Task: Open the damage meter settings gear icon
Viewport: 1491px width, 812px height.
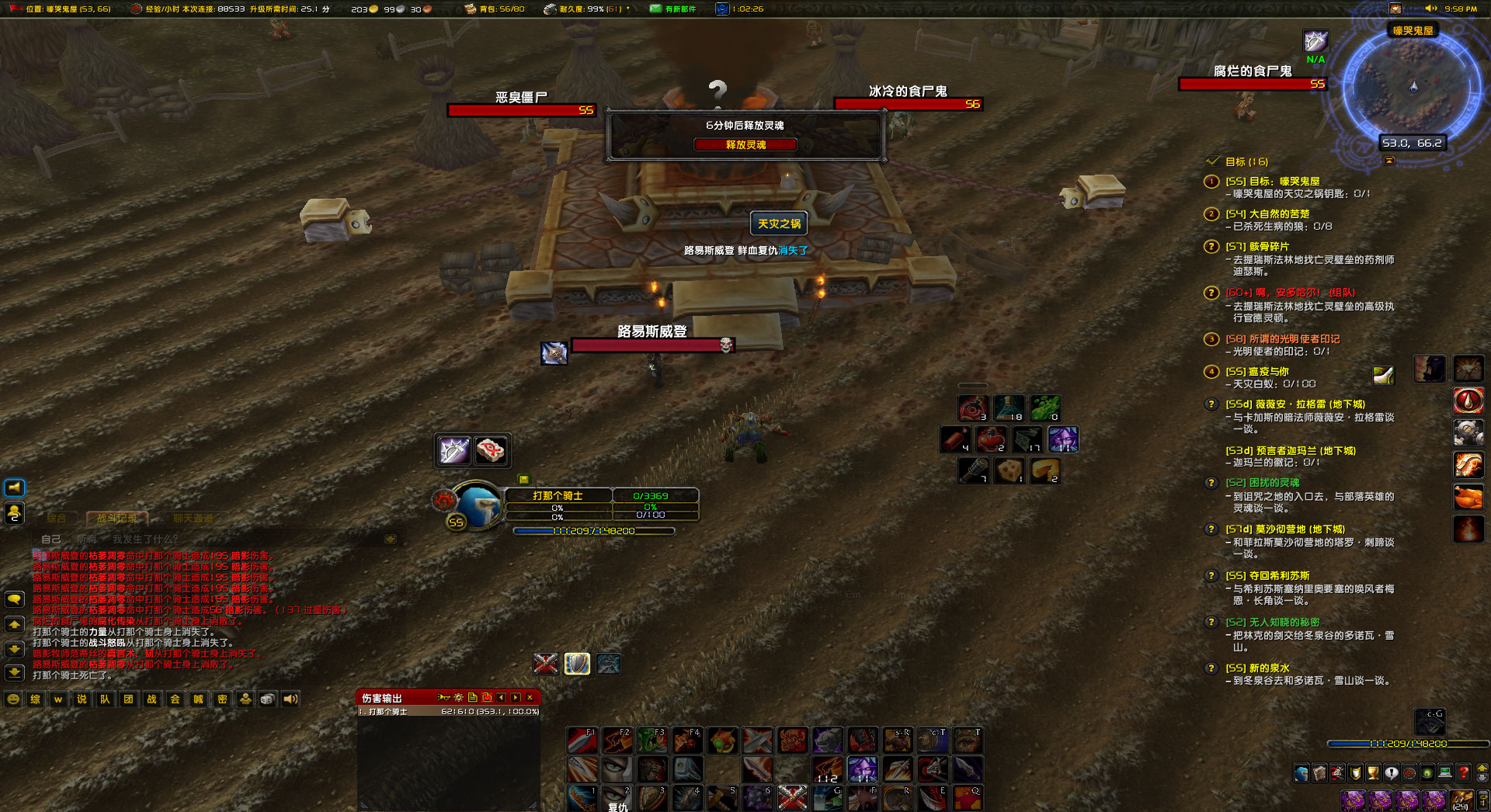Action: point(457,698)
